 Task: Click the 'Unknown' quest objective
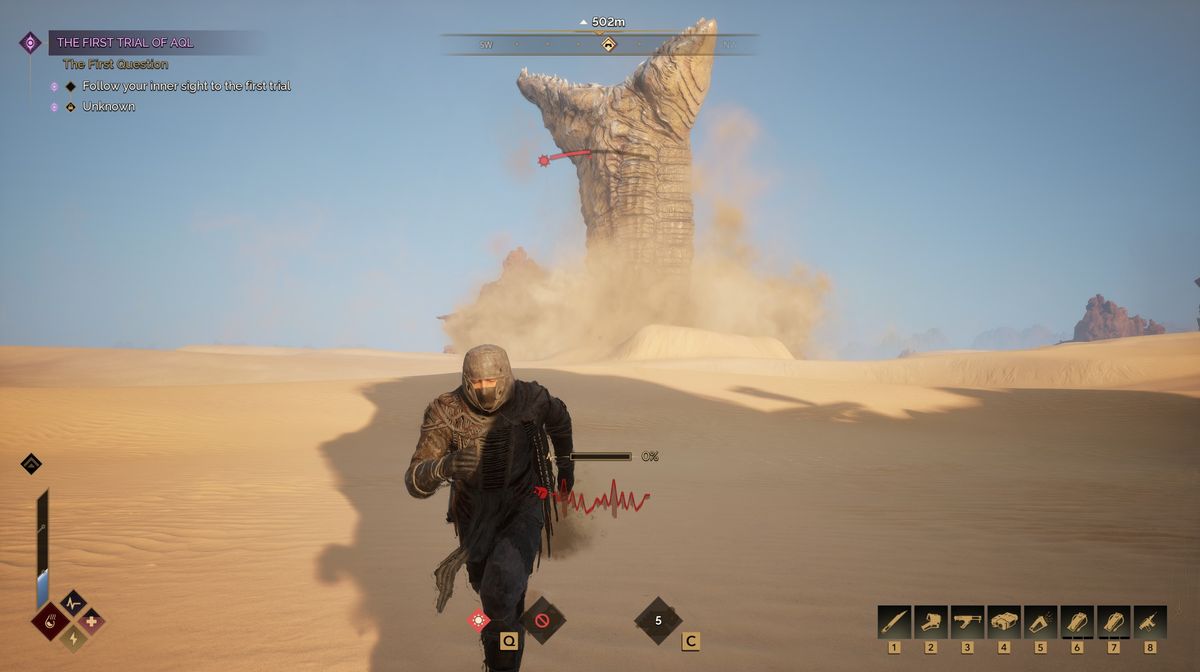(x=108, y=107)
